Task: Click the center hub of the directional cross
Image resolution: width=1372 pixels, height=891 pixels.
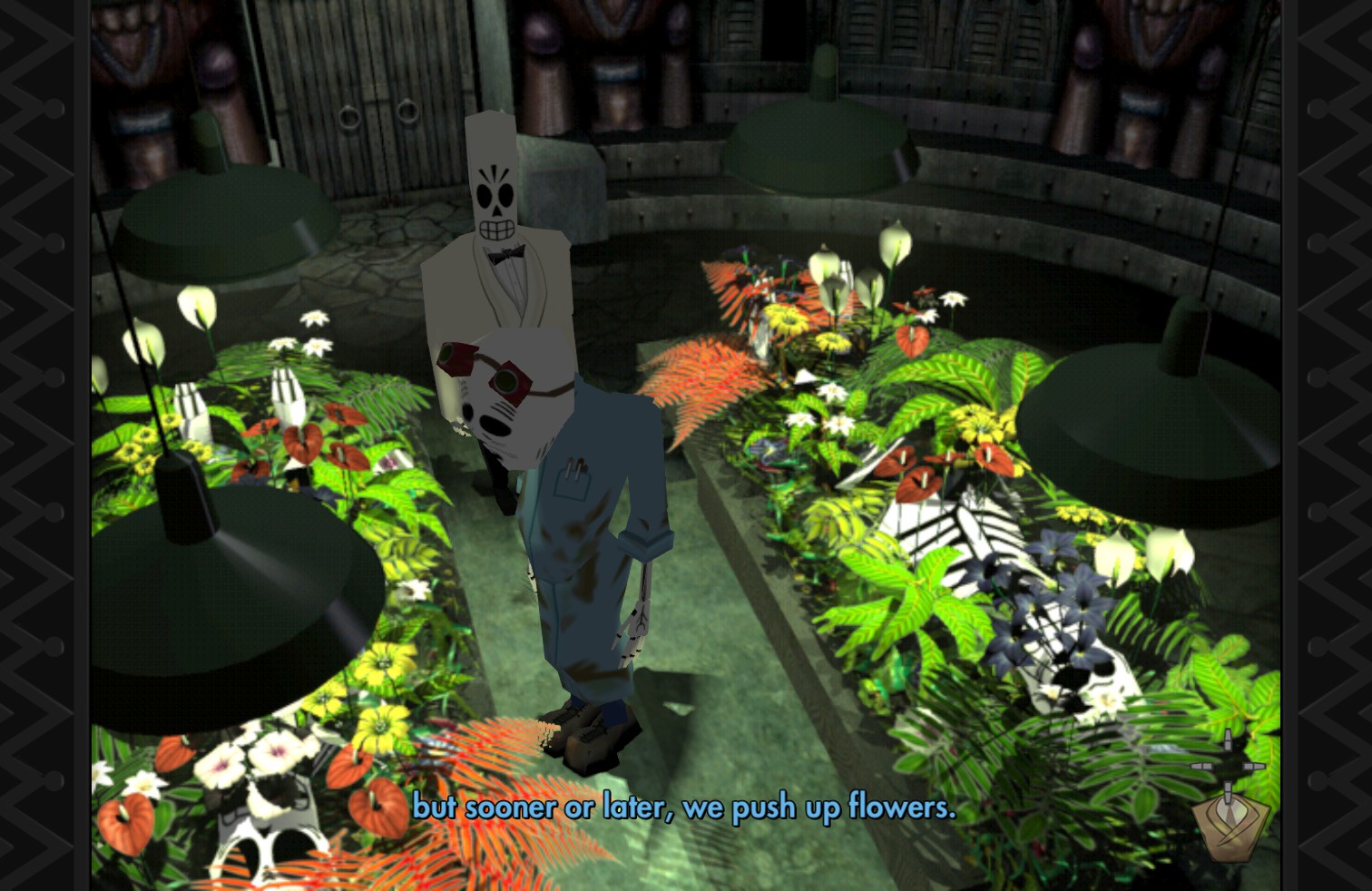Action: tap(1228, 765)
